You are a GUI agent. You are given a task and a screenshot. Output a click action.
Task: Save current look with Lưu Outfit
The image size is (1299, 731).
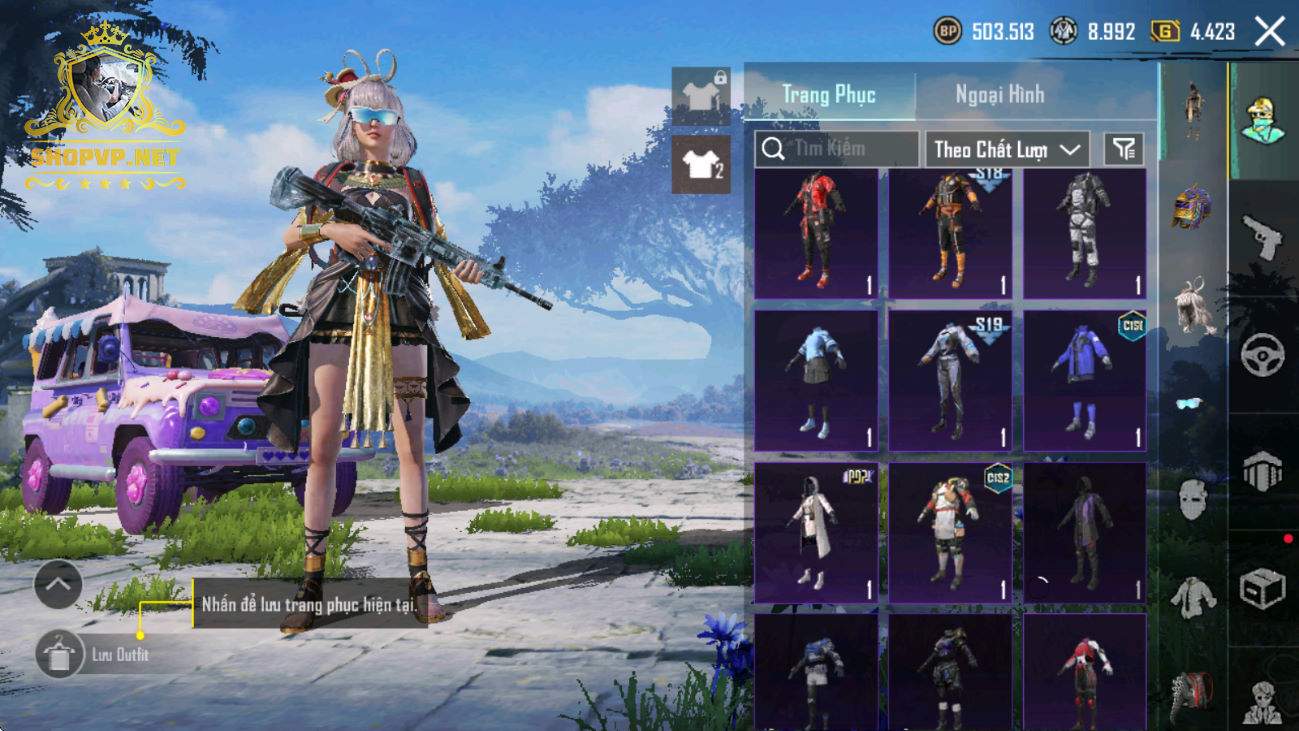pyautogui.click(x=58, y=655)
